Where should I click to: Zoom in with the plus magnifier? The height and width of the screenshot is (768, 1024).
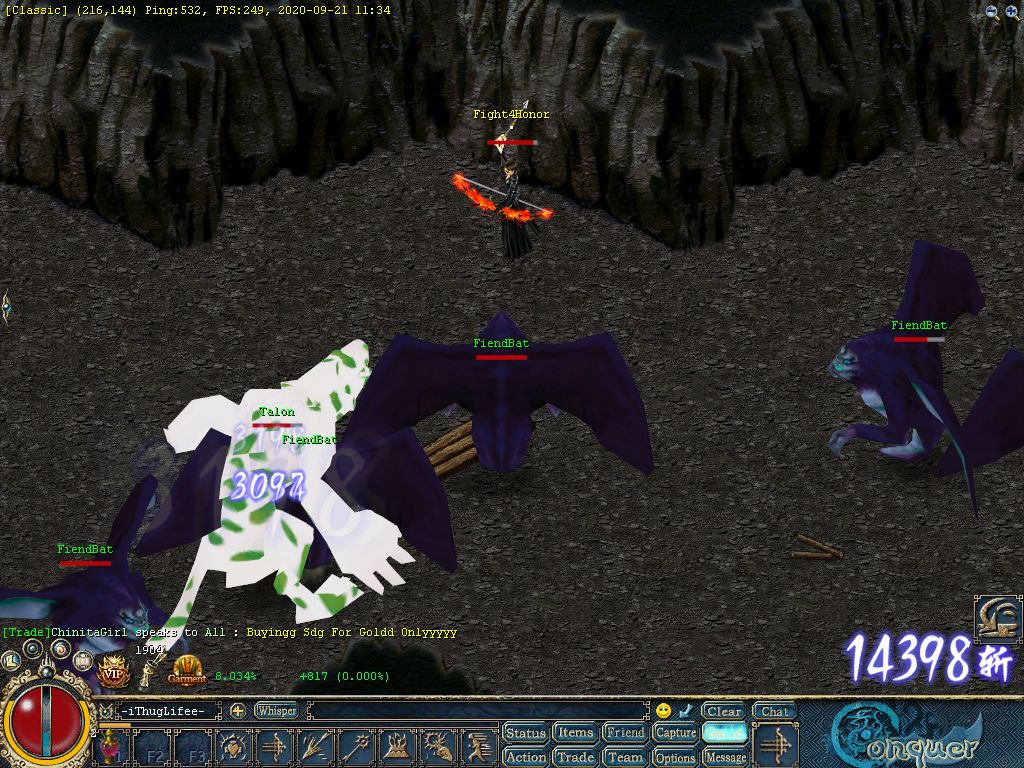pyautogui.click(x=1012, y=12)
